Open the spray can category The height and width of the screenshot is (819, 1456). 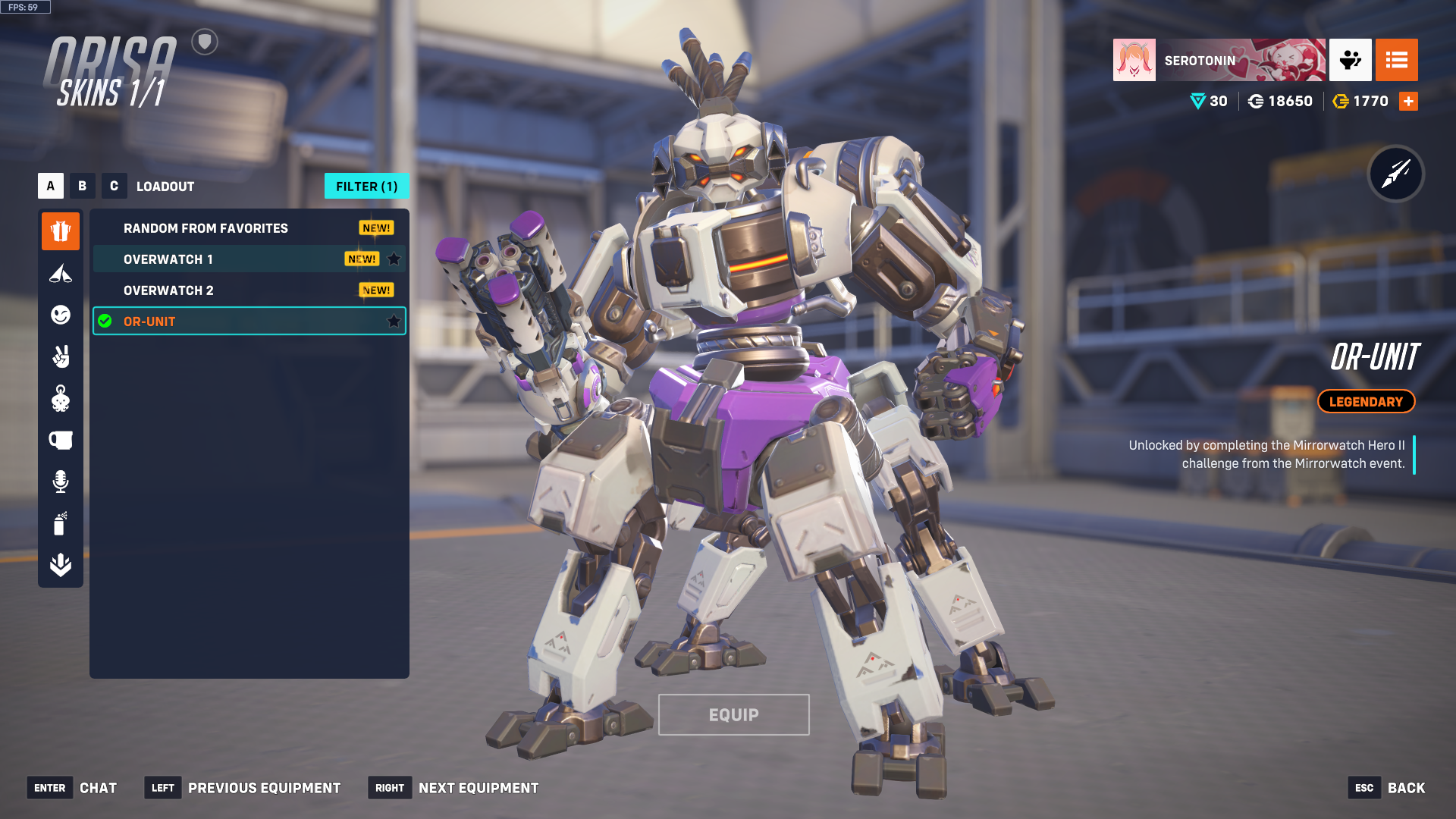pyautogui.click(x=61, y=523)
